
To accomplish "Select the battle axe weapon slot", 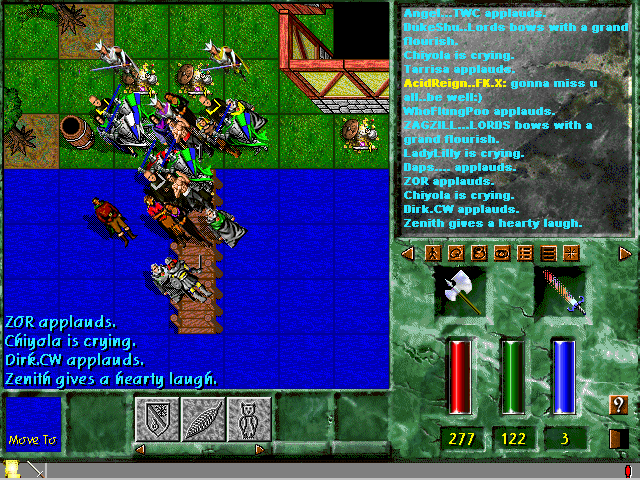I will point(460,294).
